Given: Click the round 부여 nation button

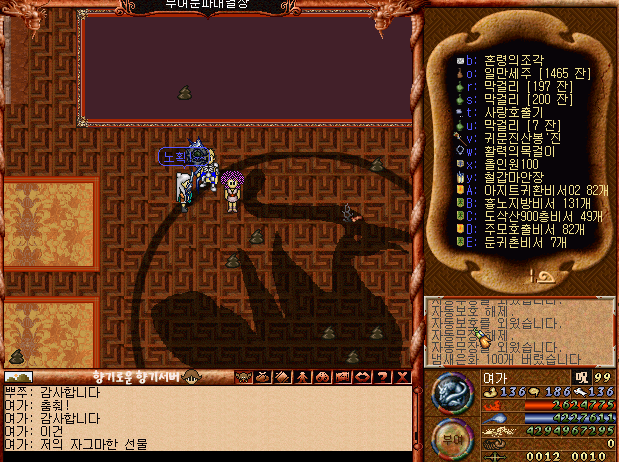Looking at the screenshot, I should [x=449, y=437].
